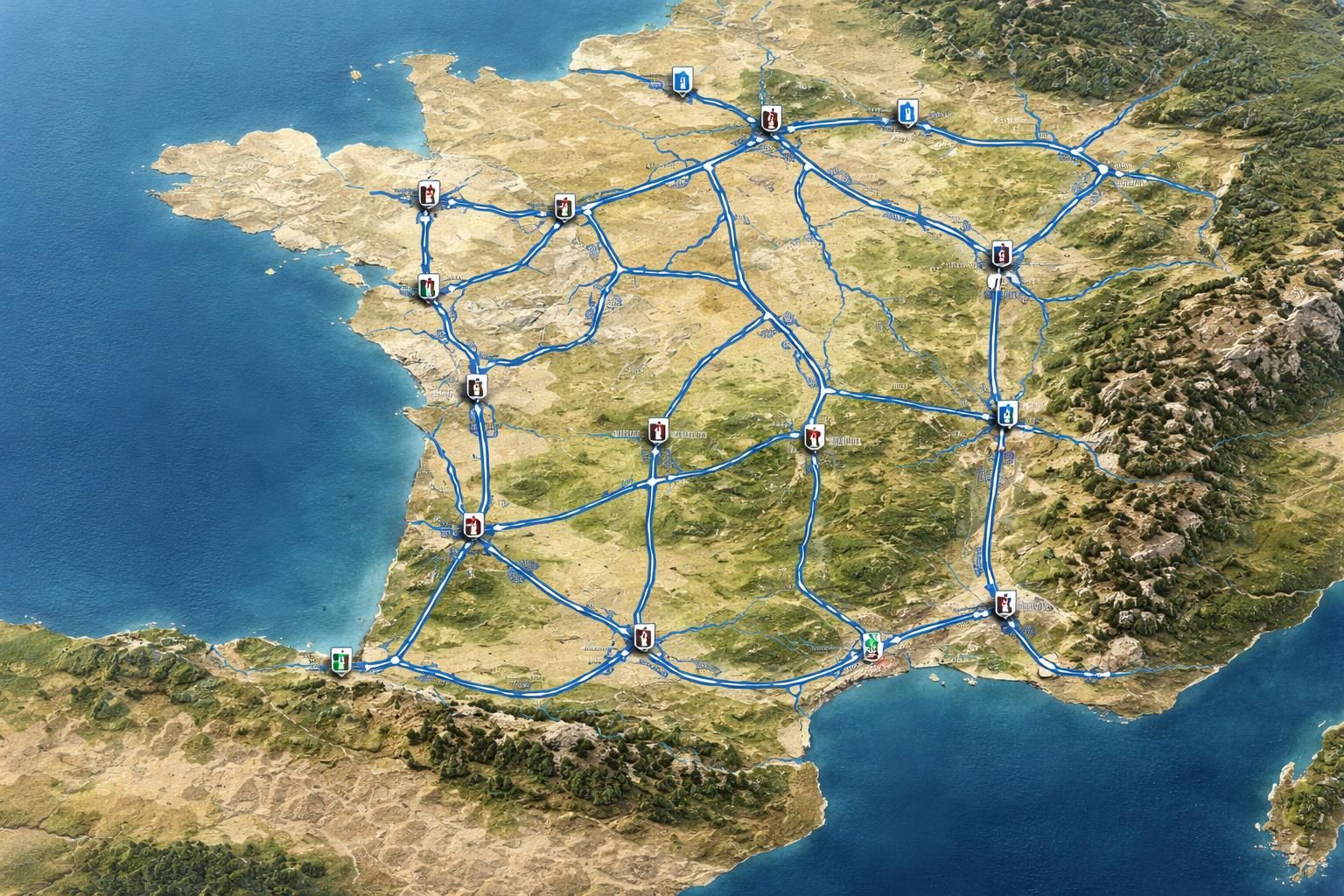Select the dark red marker near Limoges
The height and width of the screenshot is (896, 1344).
pos(656,430)
